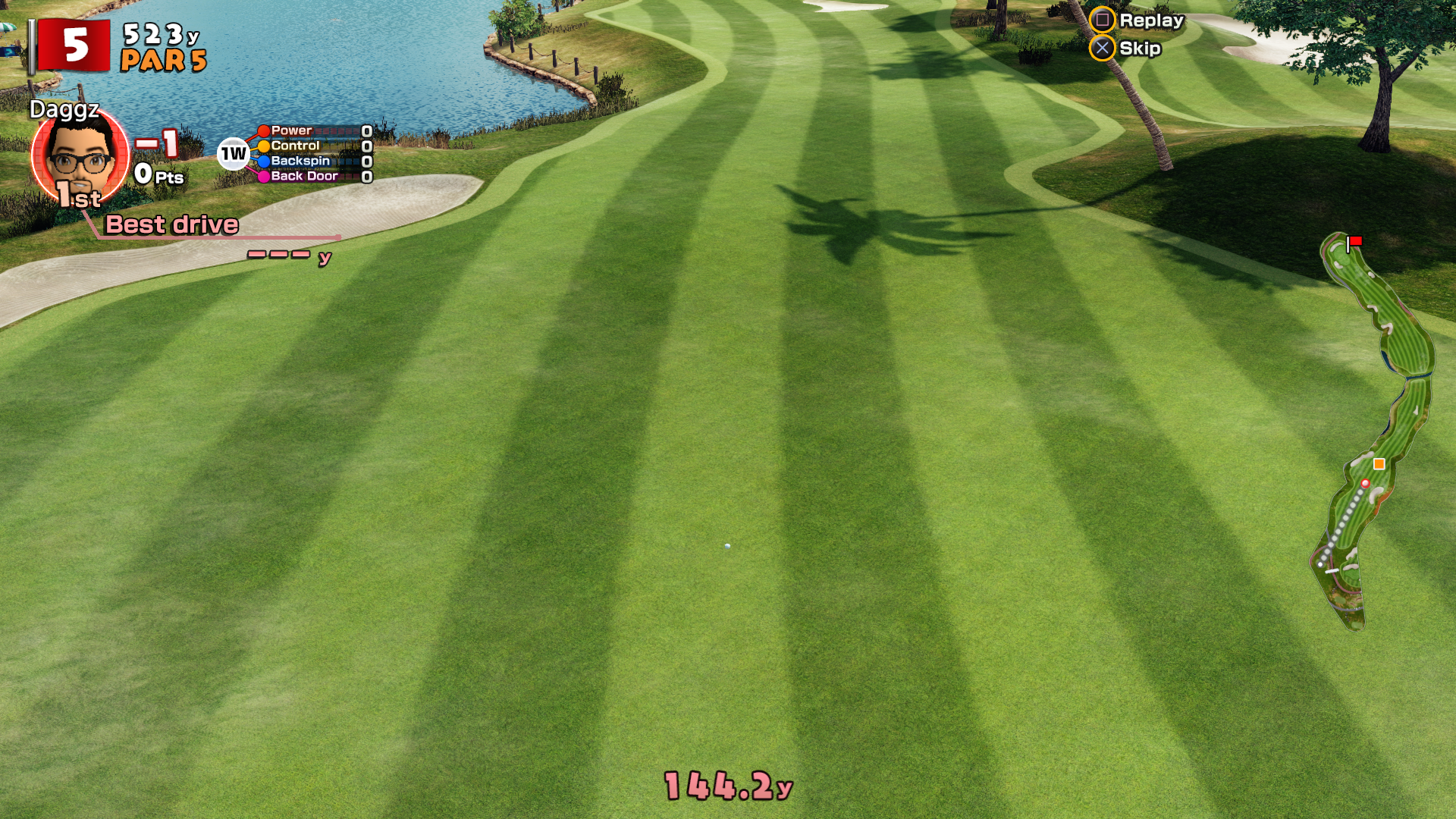Open the course hole minimap

pos(1373,432)
